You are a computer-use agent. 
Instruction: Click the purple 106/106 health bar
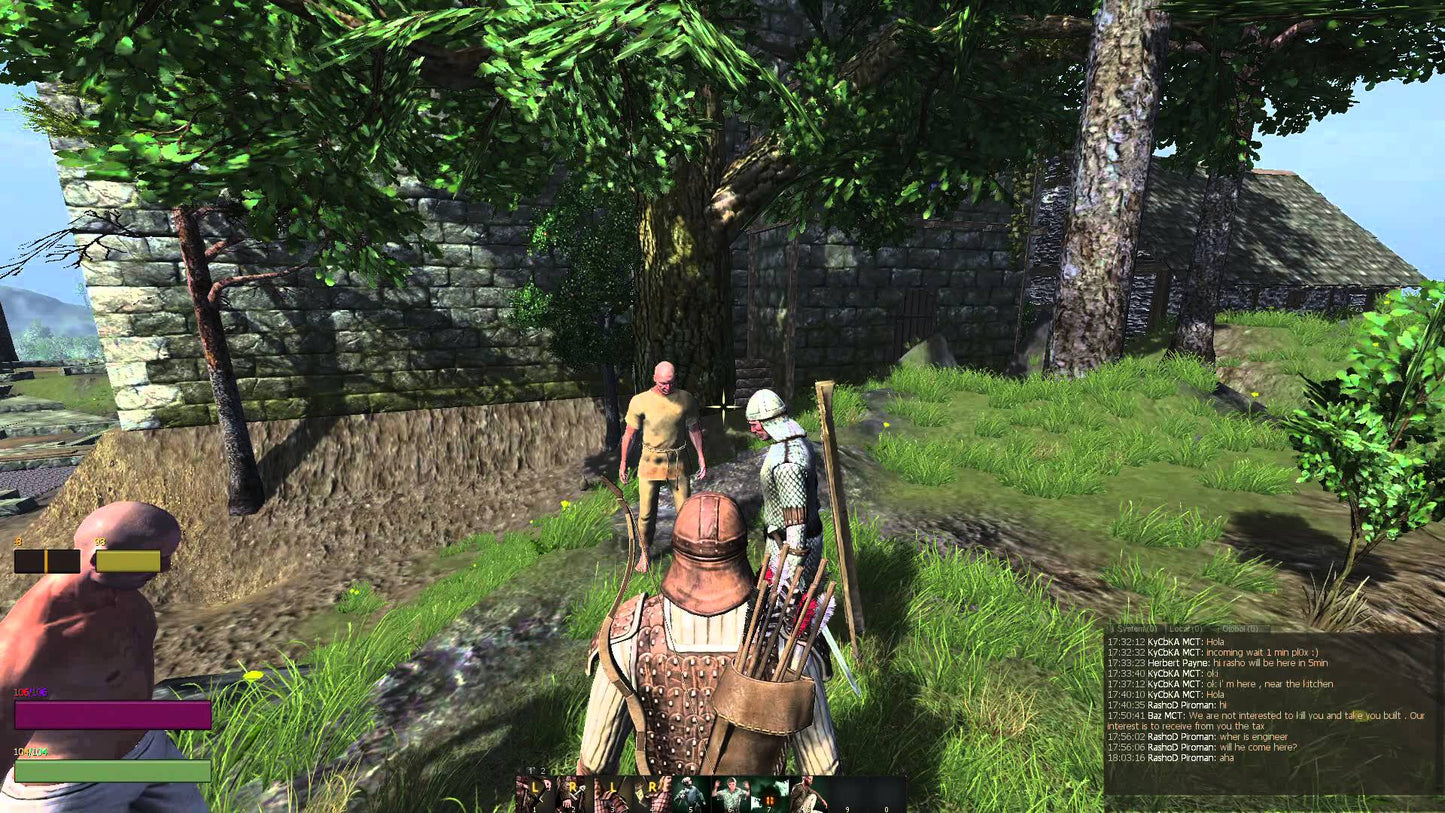[x=110, y=714]
